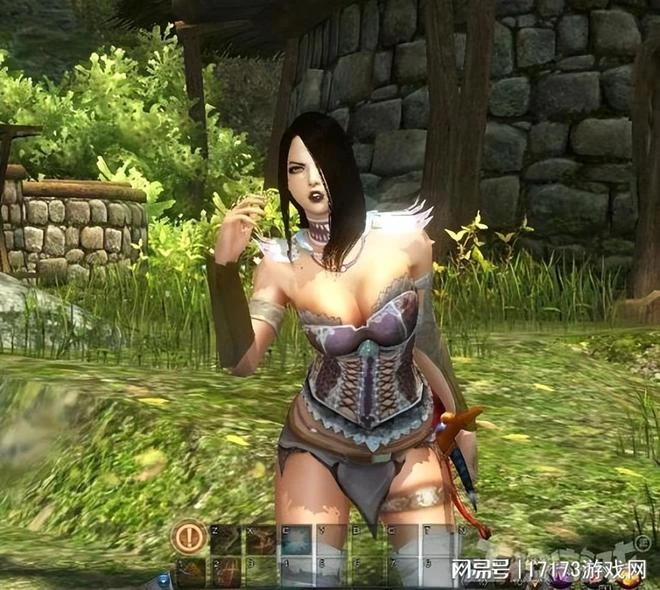660x590 pixels.
Task: Use the skill in hotbar slot X
Action: pyautogui.click(x=261, y=539)
